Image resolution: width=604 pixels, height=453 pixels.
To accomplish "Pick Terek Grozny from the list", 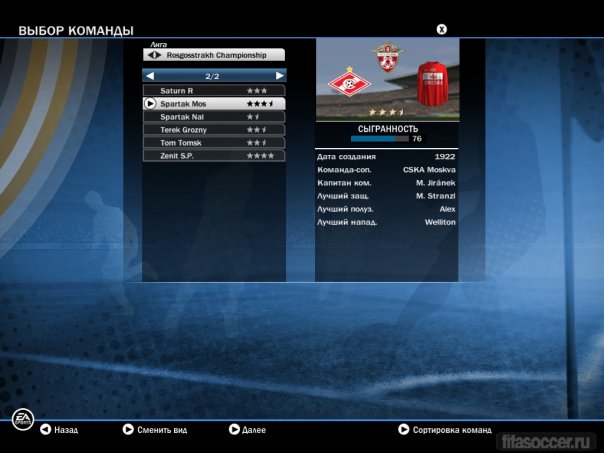I will [x=214, y=130].
